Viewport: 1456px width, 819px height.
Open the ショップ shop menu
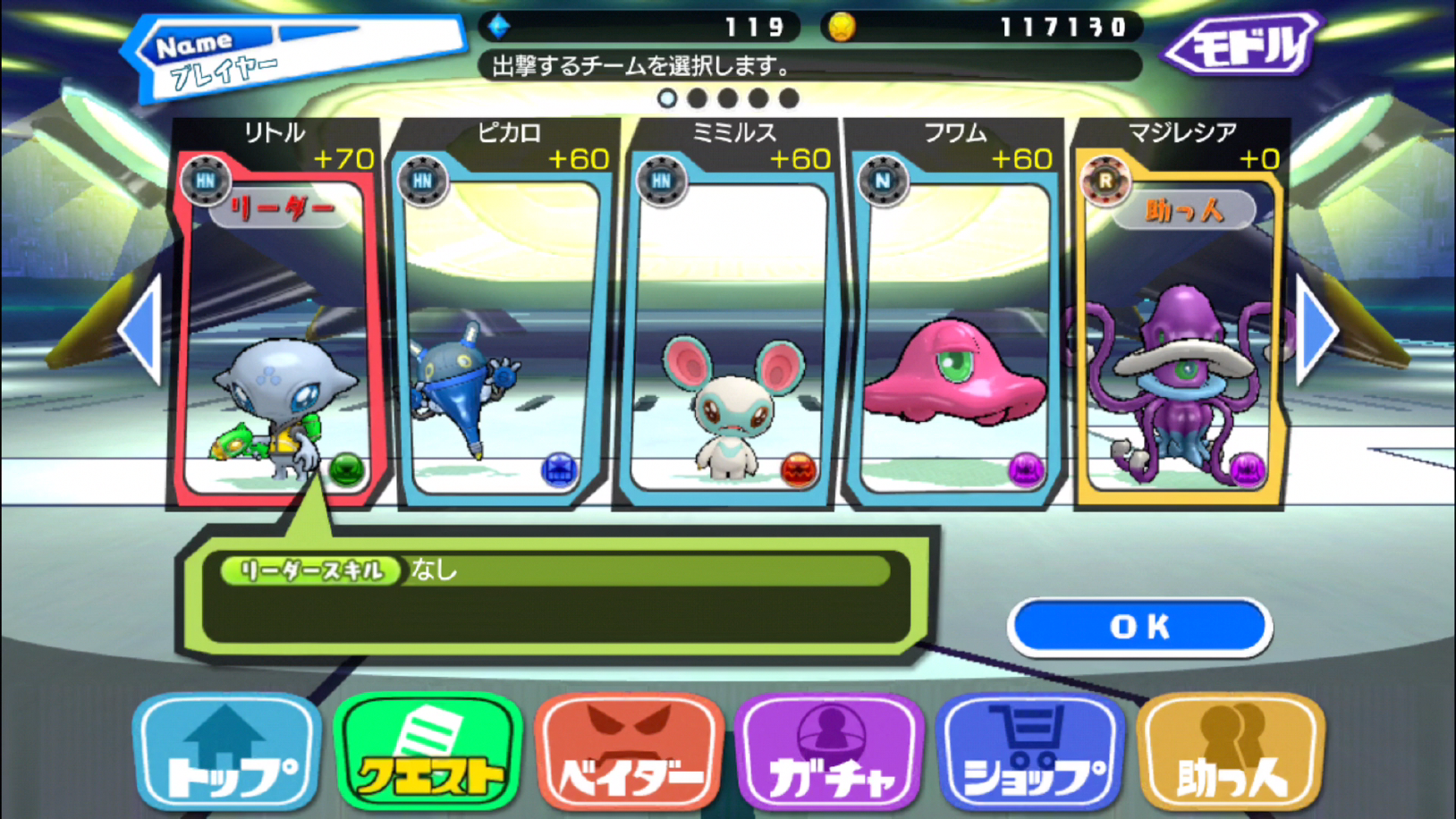point(1030,753)
